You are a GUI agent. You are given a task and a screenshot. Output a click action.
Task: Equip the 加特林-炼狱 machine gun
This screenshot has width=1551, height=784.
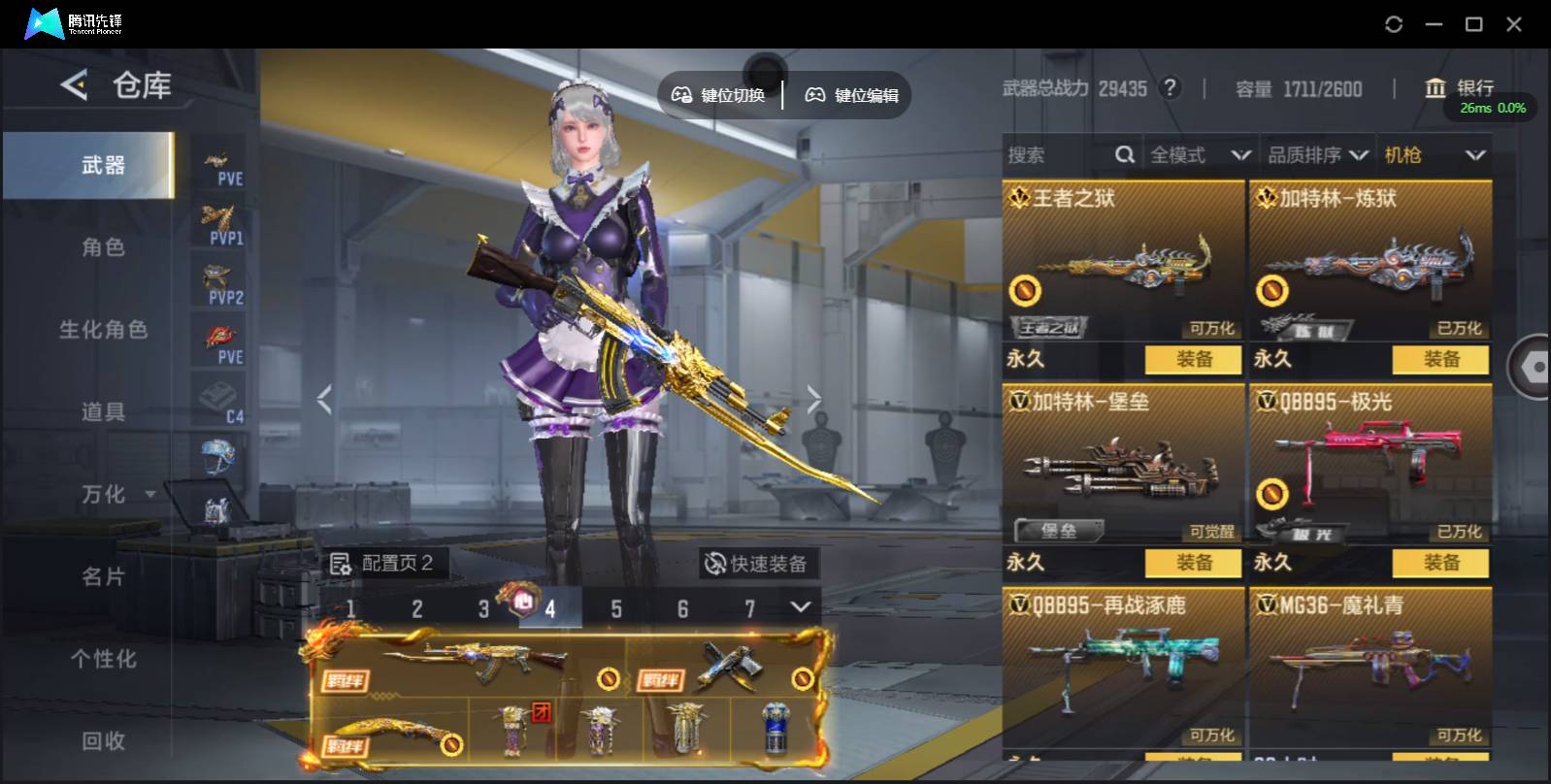point(1440,359)
